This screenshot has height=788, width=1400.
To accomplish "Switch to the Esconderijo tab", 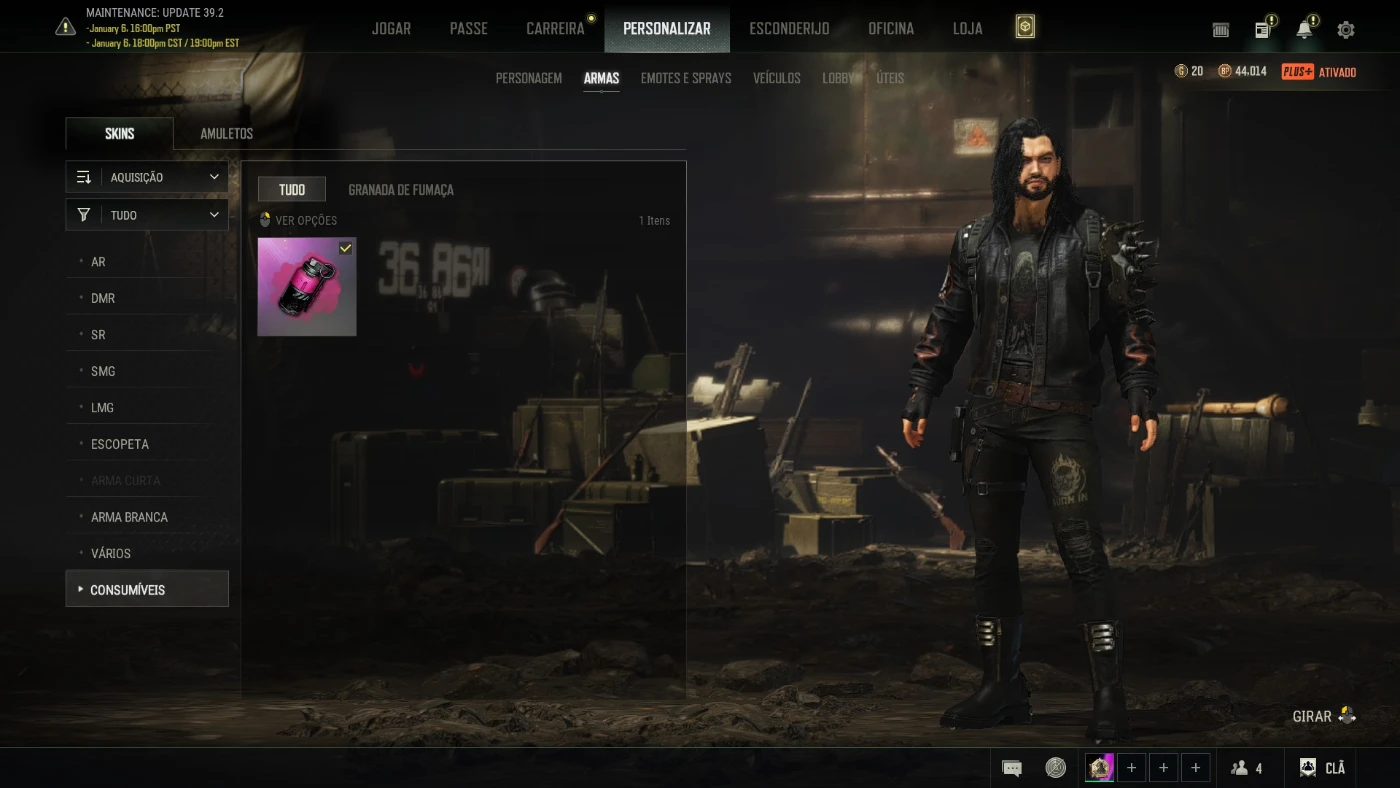I will [789, 28].
